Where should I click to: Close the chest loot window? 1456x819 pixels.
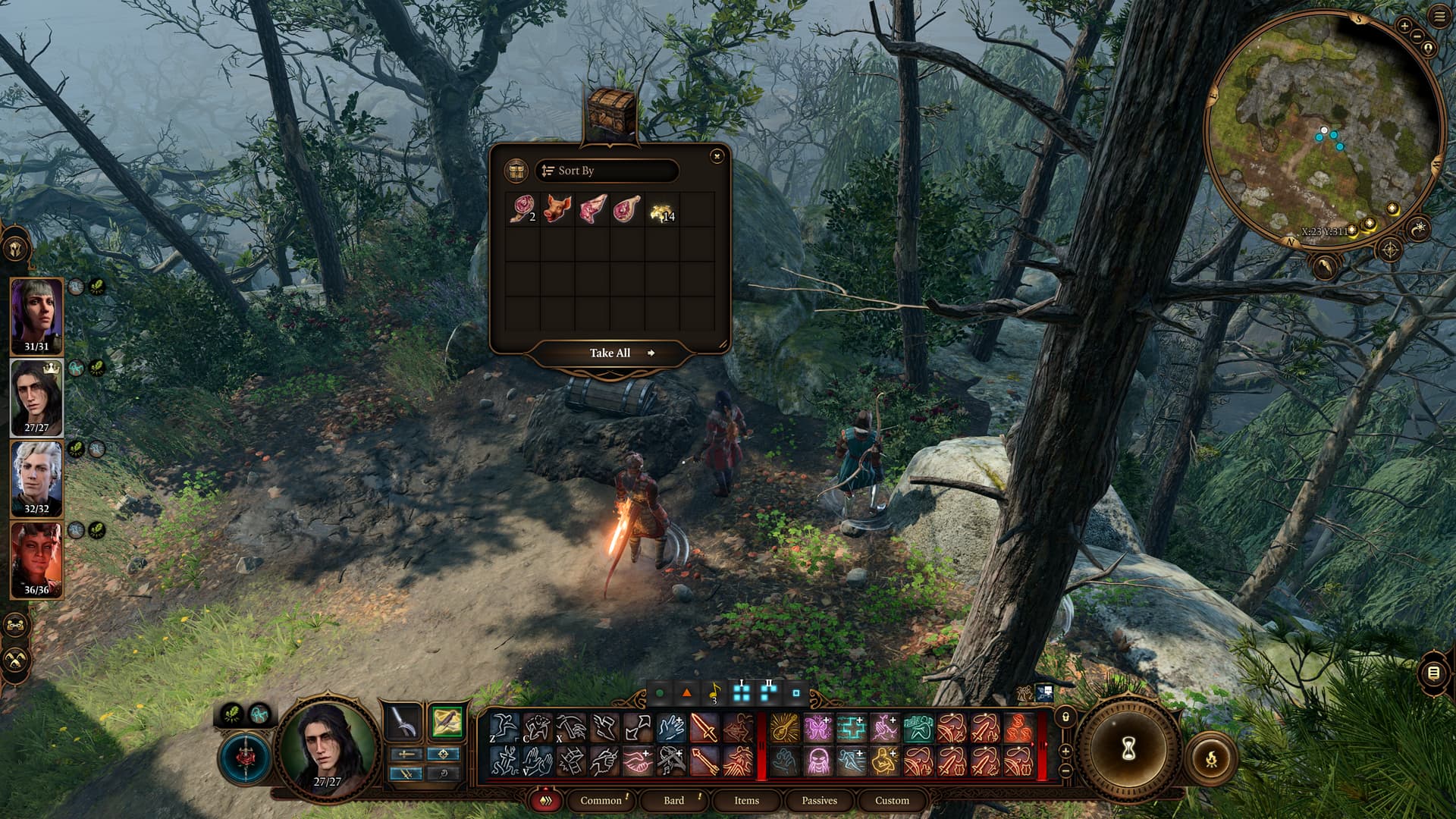click(717, 156)
